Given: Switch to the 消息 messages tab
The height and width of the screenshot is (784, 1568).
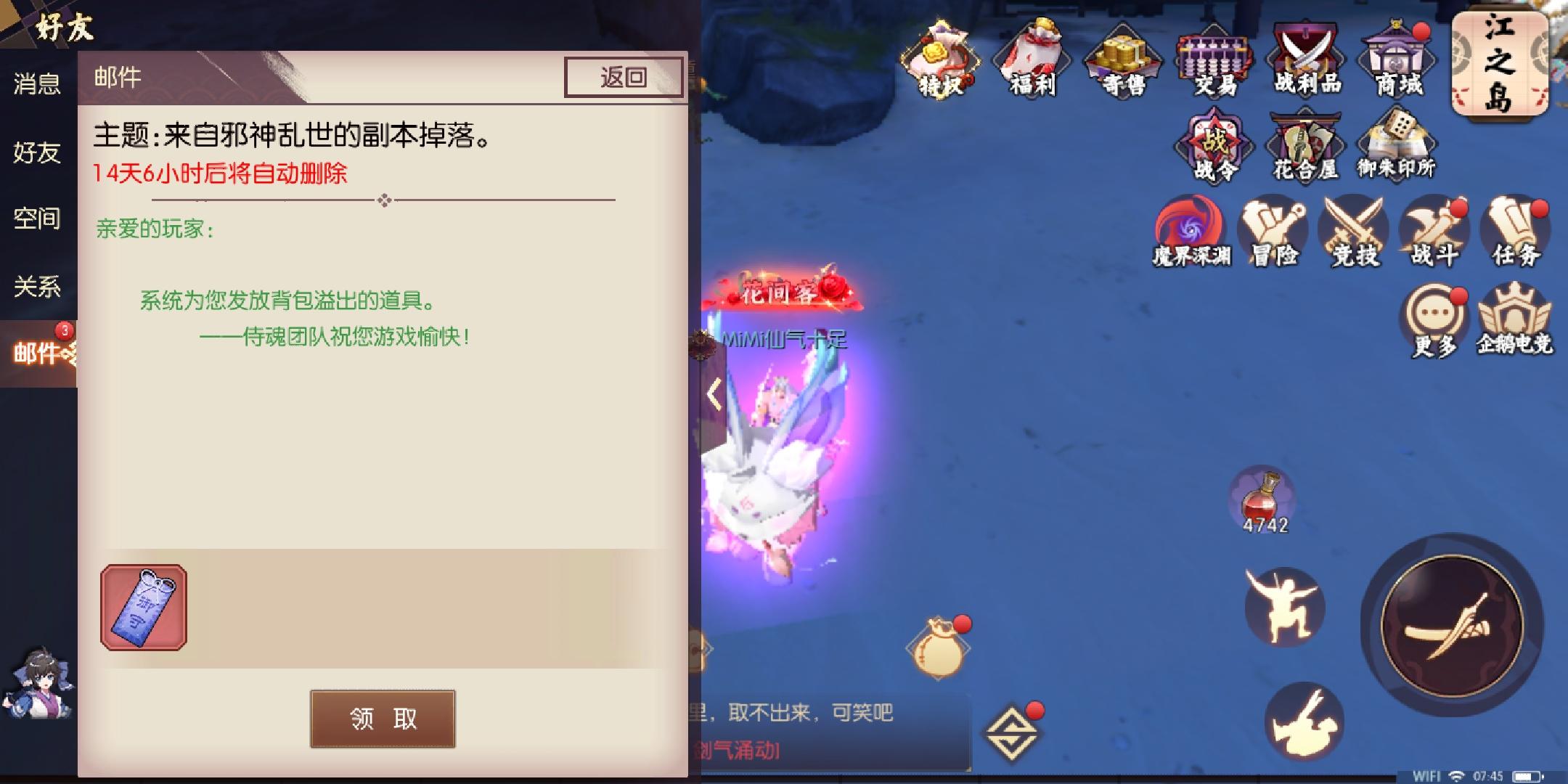Looking at the screenshot, I should point(38,85).
